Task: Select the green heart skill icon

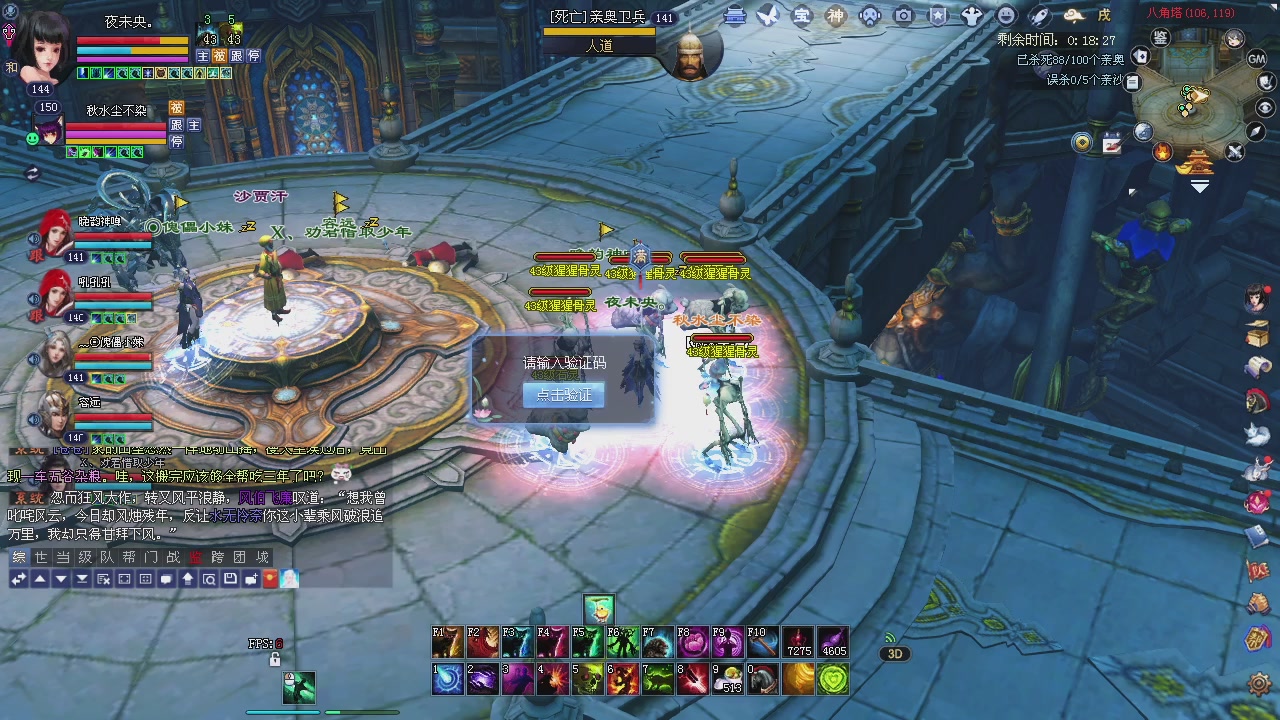Action: pos(832,679)
